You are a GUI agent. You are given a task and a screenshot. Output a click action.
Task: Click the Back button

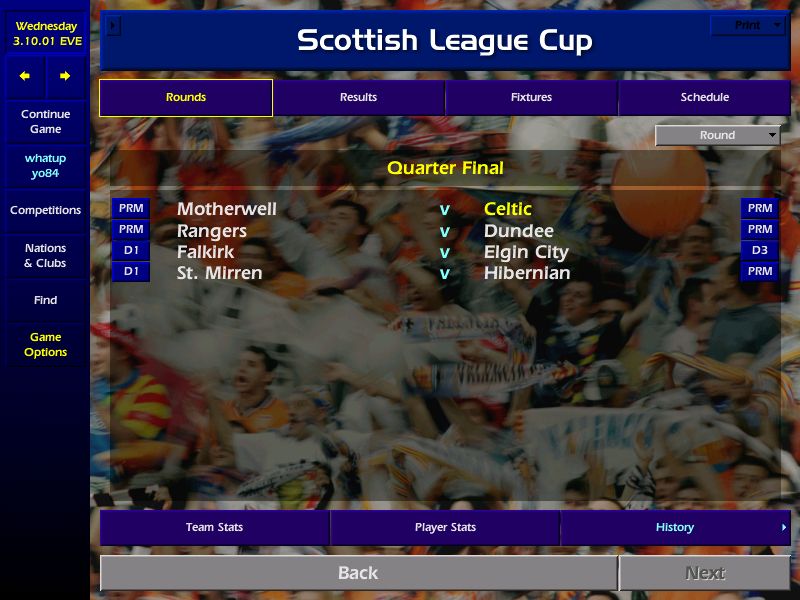(x=358, y=573)
